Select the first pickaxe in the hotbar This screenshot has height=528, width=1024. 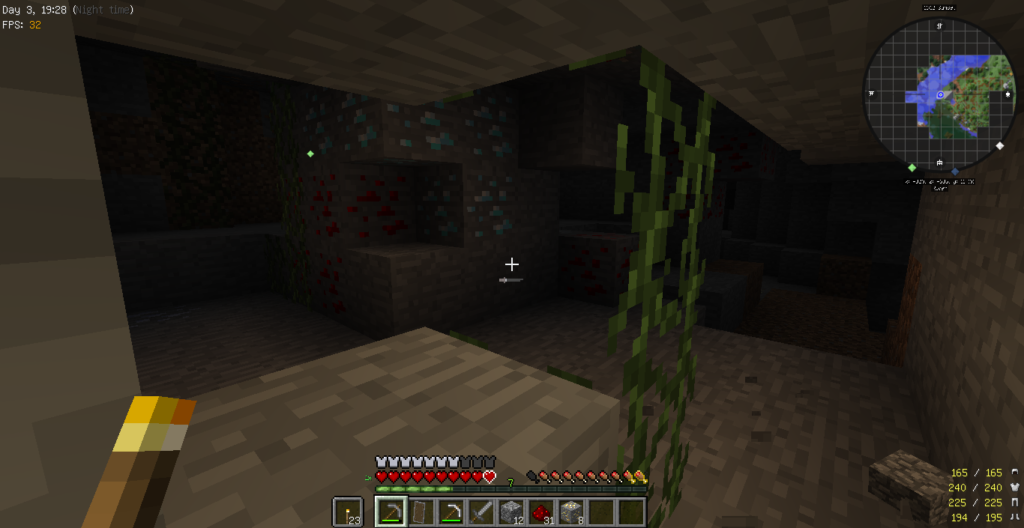tap(390, 512)
